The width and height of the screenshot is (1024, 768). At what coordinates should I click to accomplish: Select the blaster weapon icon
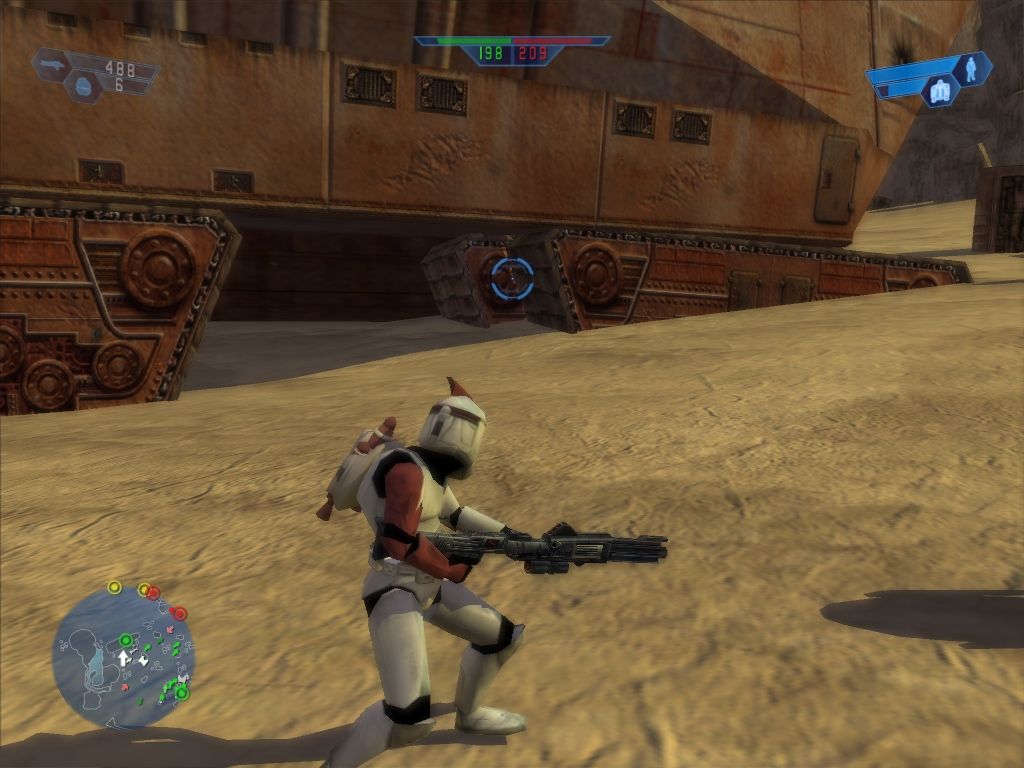click(x=53, y=66)
